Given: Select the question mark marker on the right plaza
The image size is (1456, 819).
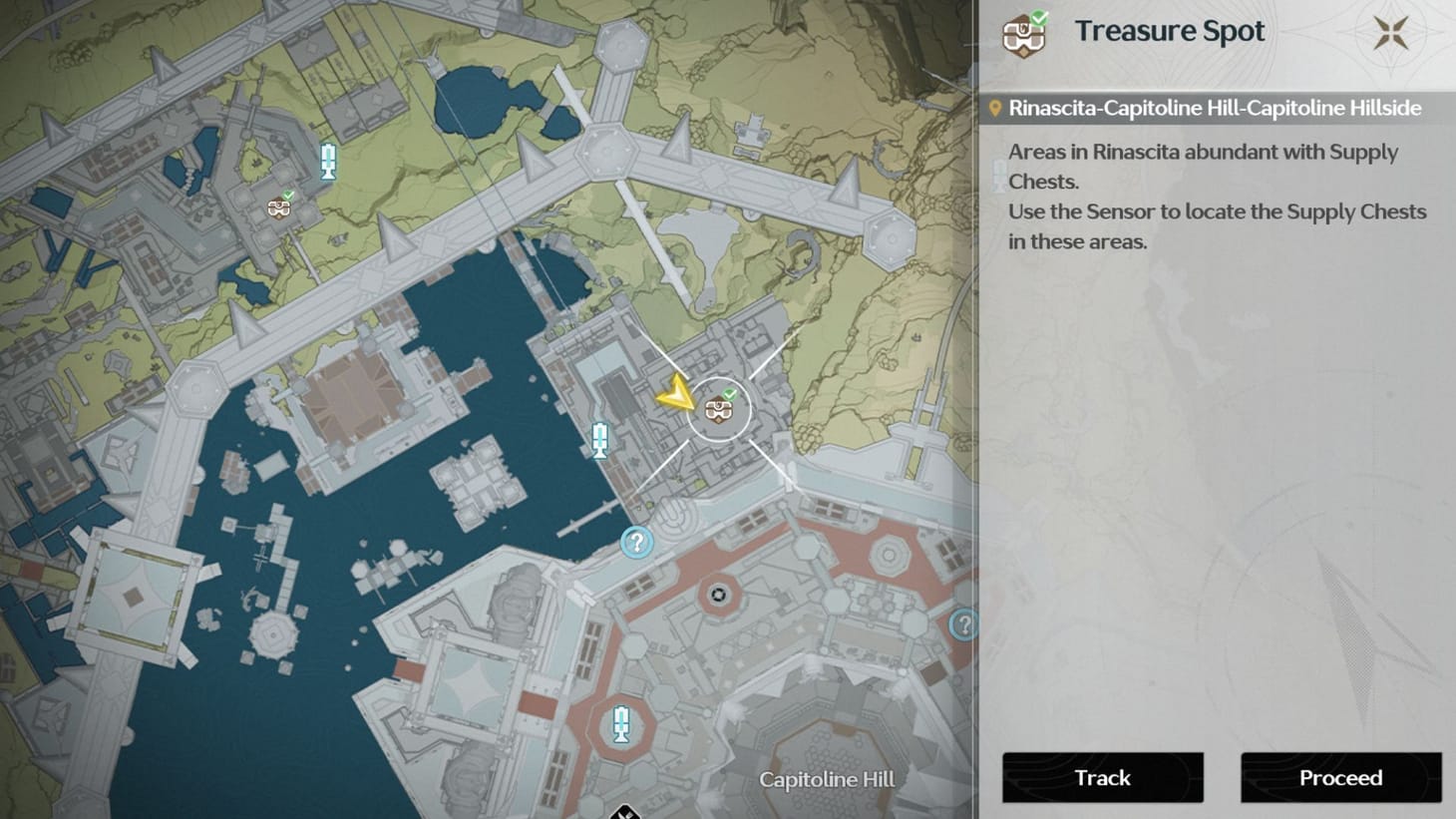Looking at the screenshot, I should click(963, 623).
